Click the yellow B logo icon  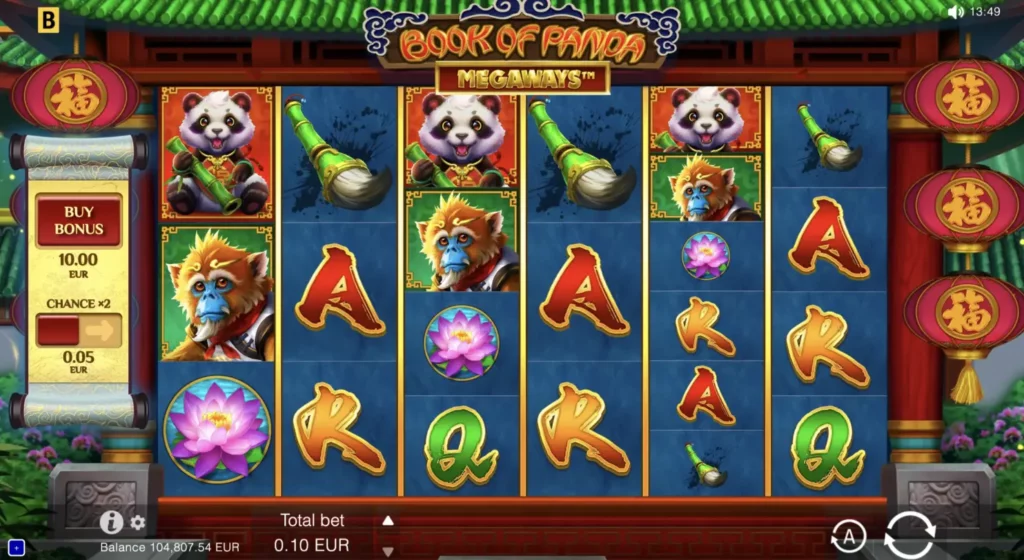point(47,18)
